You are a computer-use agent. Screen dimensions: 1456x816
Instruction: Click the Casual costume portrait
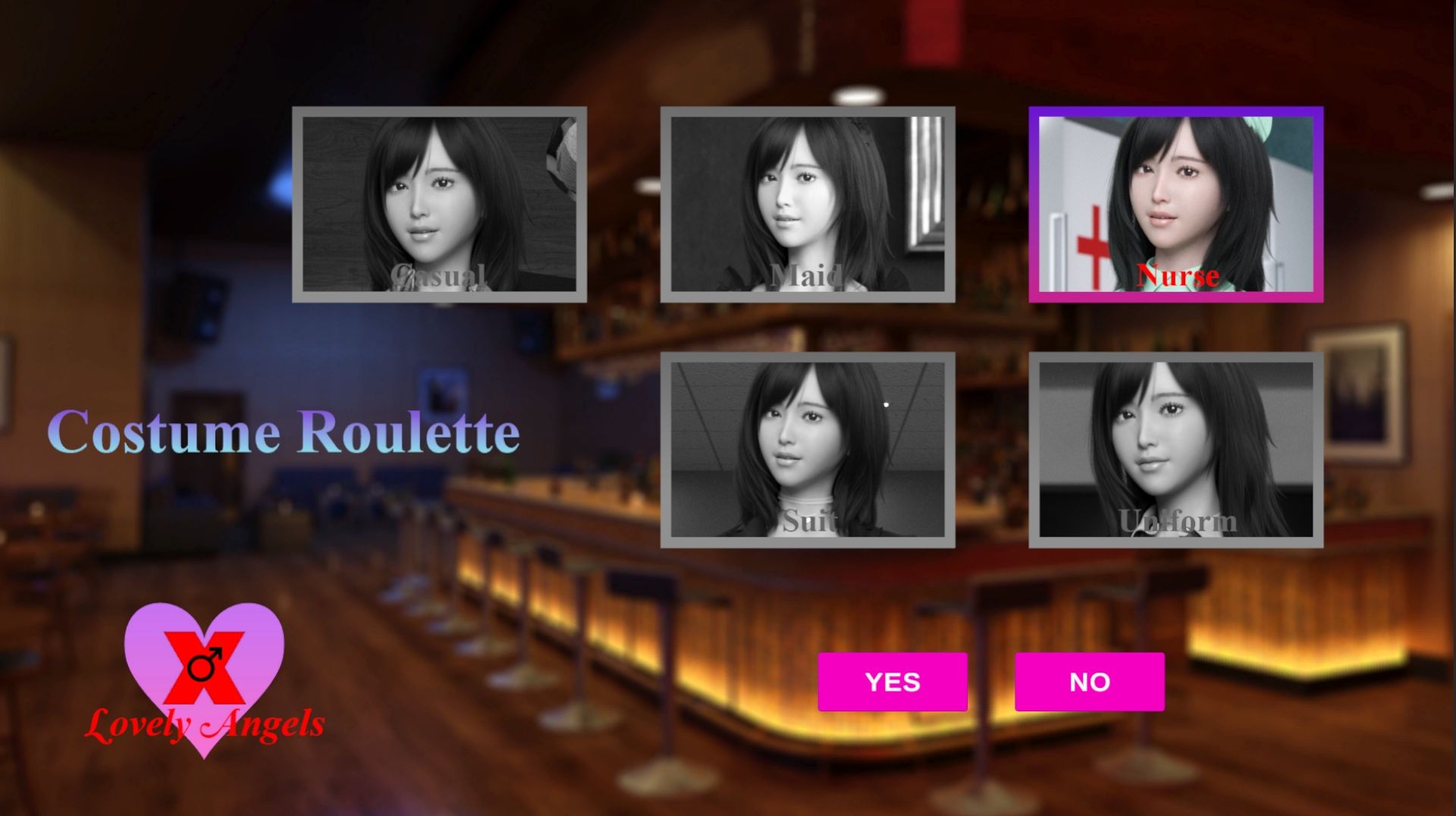coord(438,205)
